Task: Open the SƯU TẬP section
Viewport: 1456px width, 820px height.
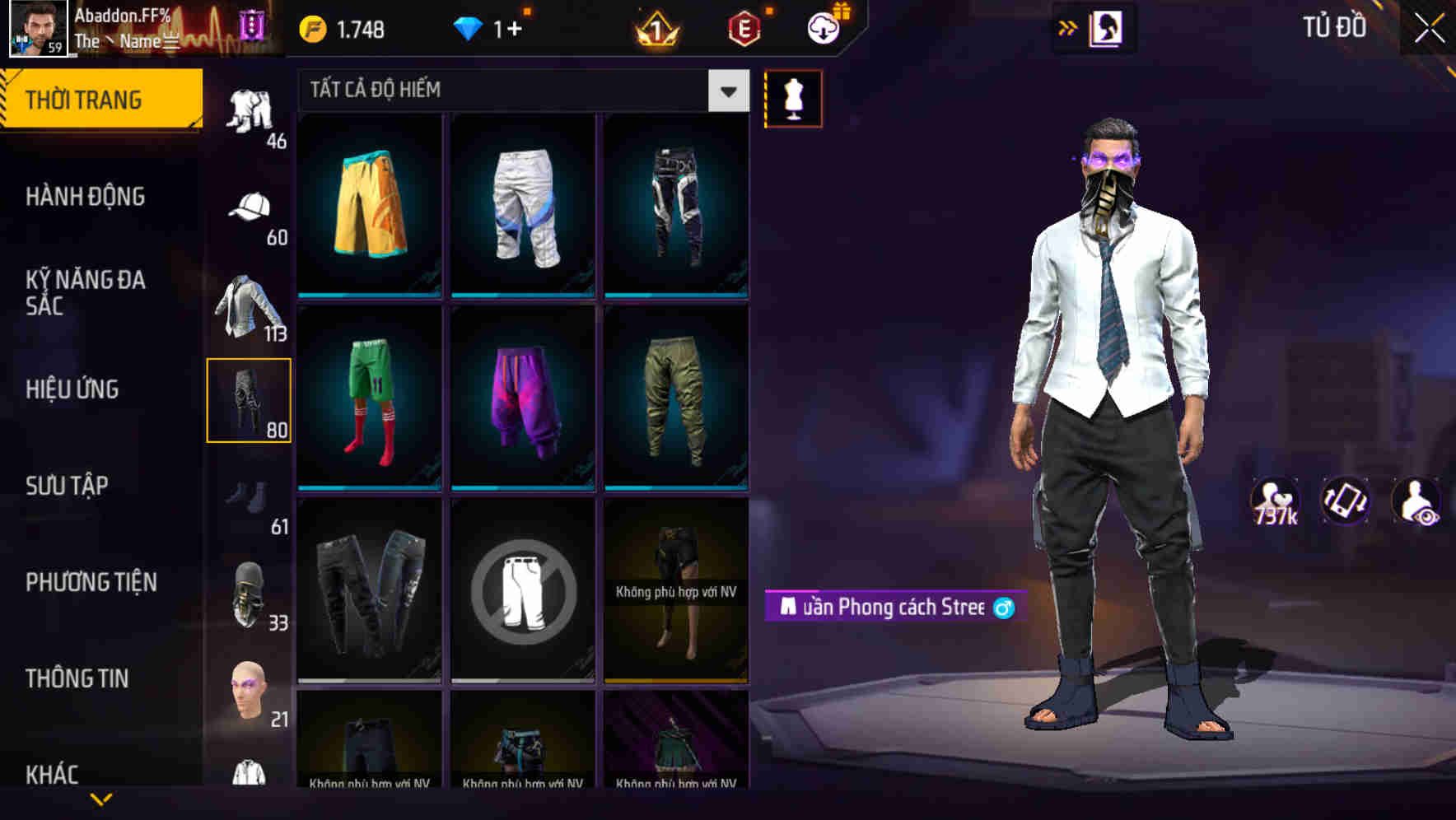Action: pos(66,486)
